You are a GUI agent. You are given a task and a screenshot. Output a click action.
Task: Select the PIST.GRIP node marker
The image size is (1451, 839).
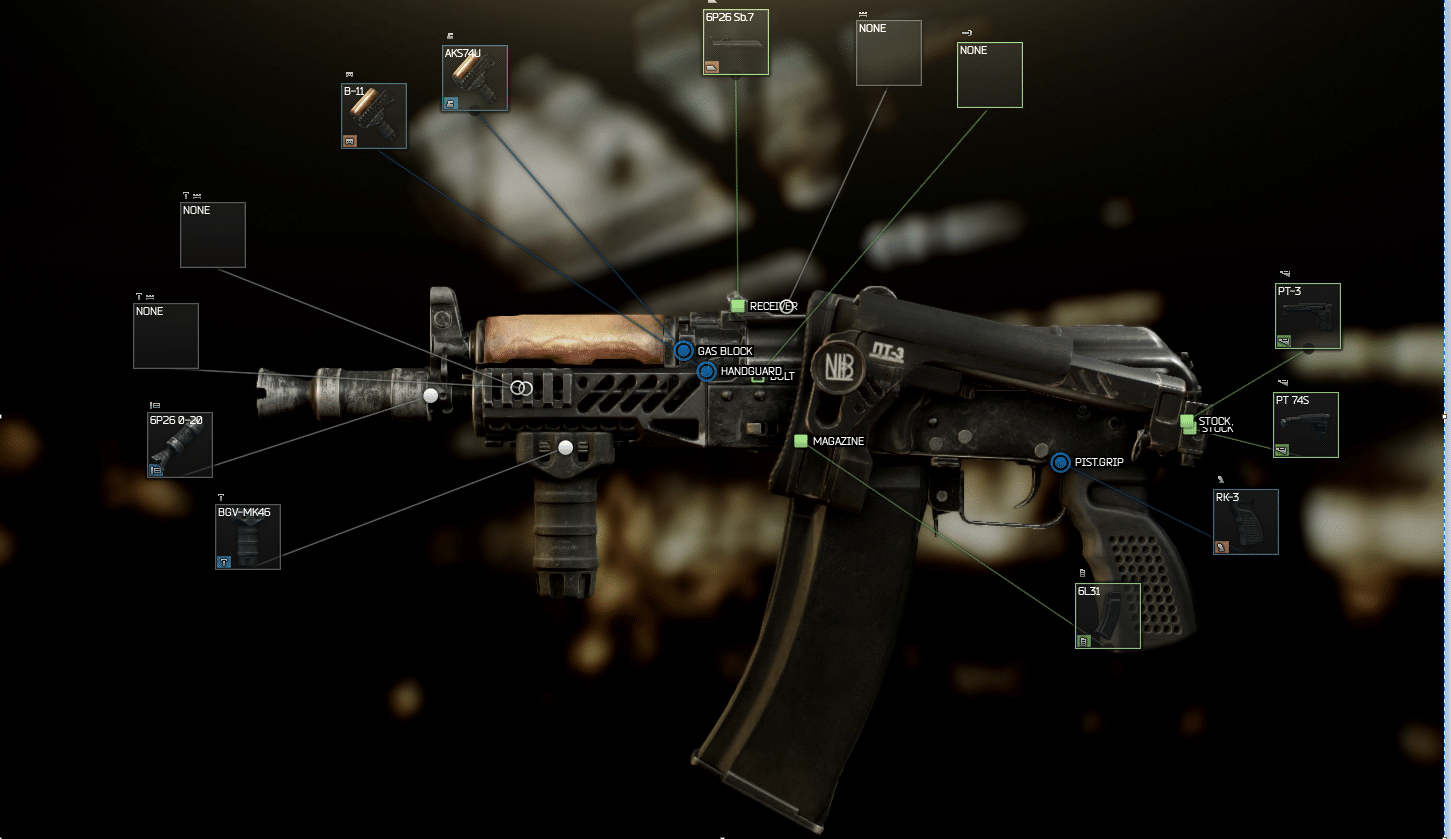tap(1061, 462)
